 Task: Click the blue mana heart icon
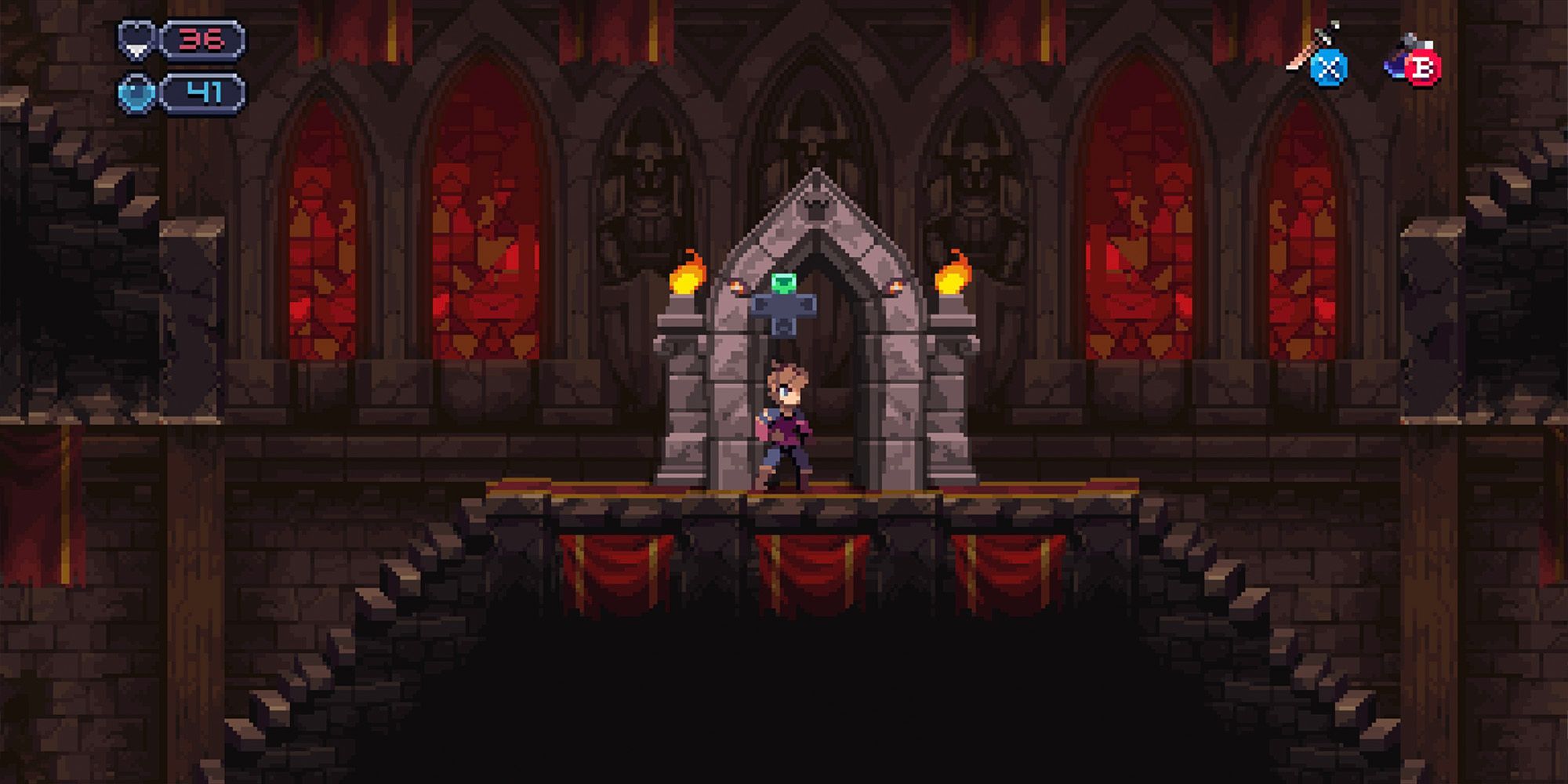click(135, 93)
